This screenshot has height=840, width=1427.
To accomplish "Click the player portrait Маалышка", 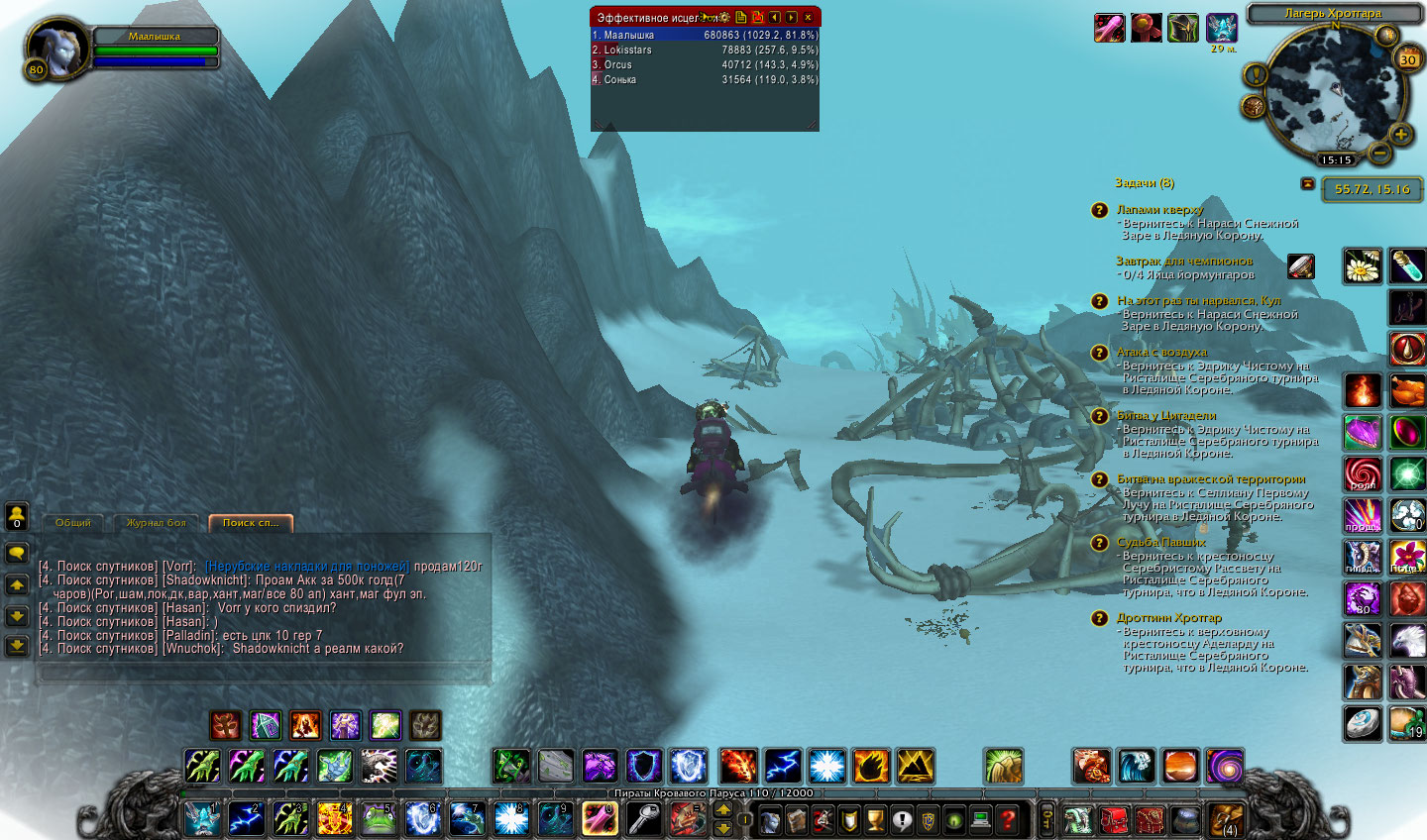I will pyautogui.click(x=55, y=50).
